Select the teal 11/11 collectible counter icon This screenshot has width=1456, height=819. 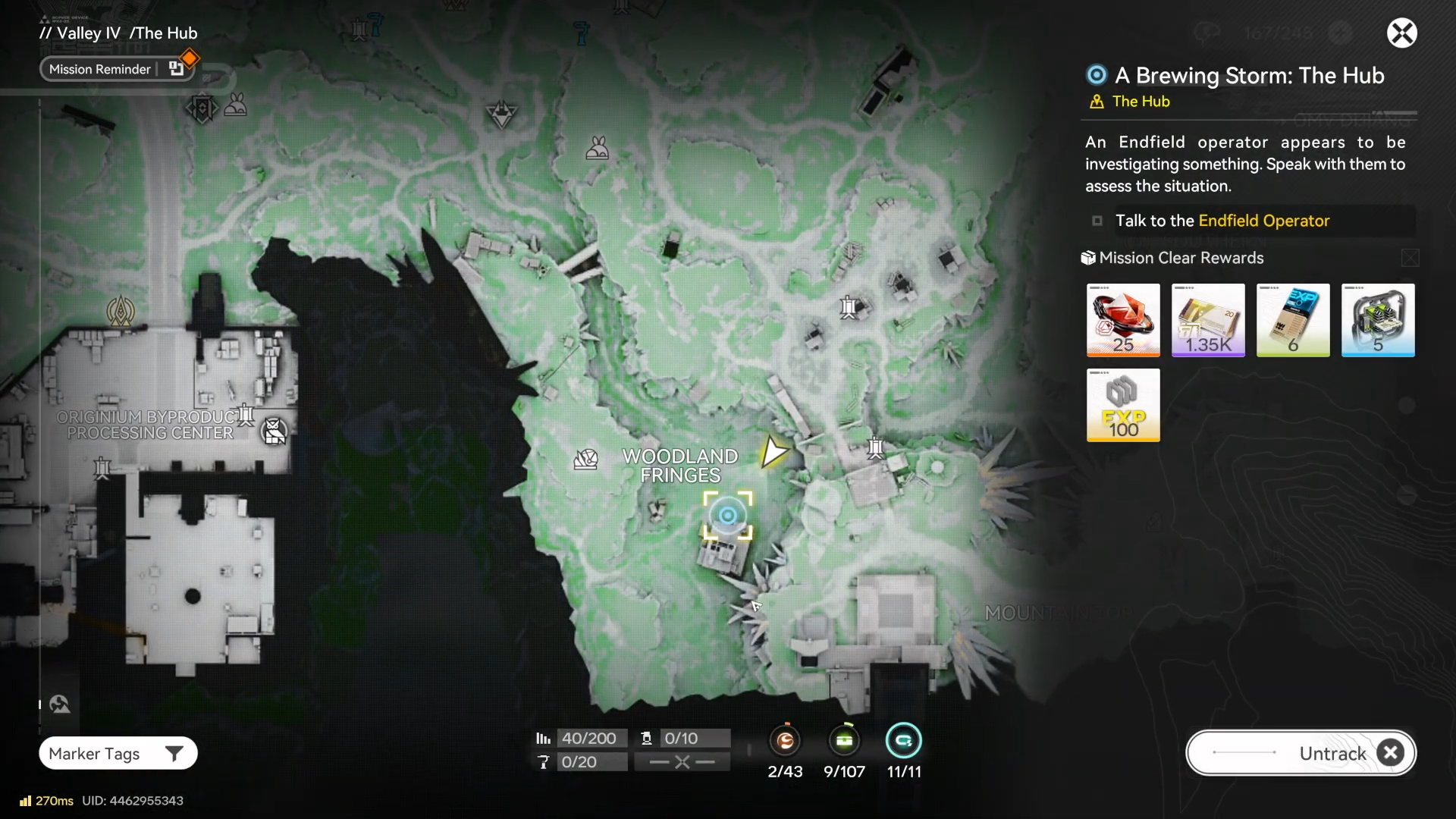point(903,741)
